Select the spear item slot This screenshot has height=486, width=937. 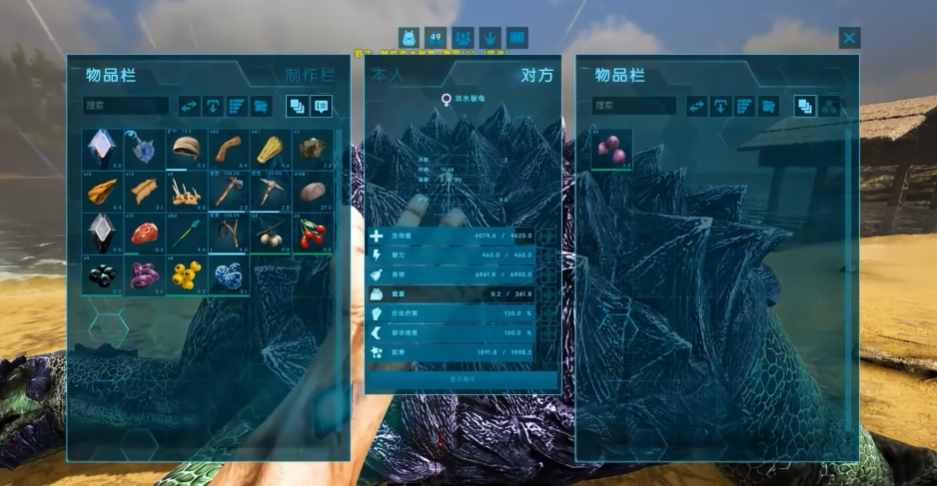pos(186,233)
